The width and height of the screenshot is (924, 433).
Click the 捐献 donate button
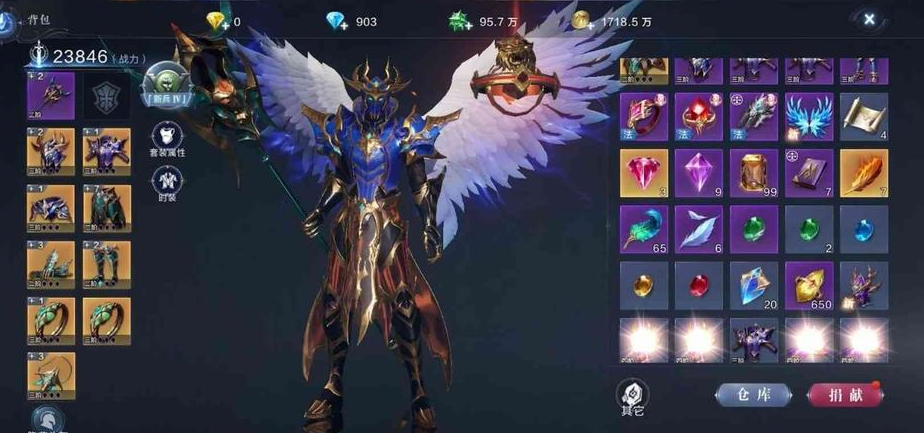(844, 395)
